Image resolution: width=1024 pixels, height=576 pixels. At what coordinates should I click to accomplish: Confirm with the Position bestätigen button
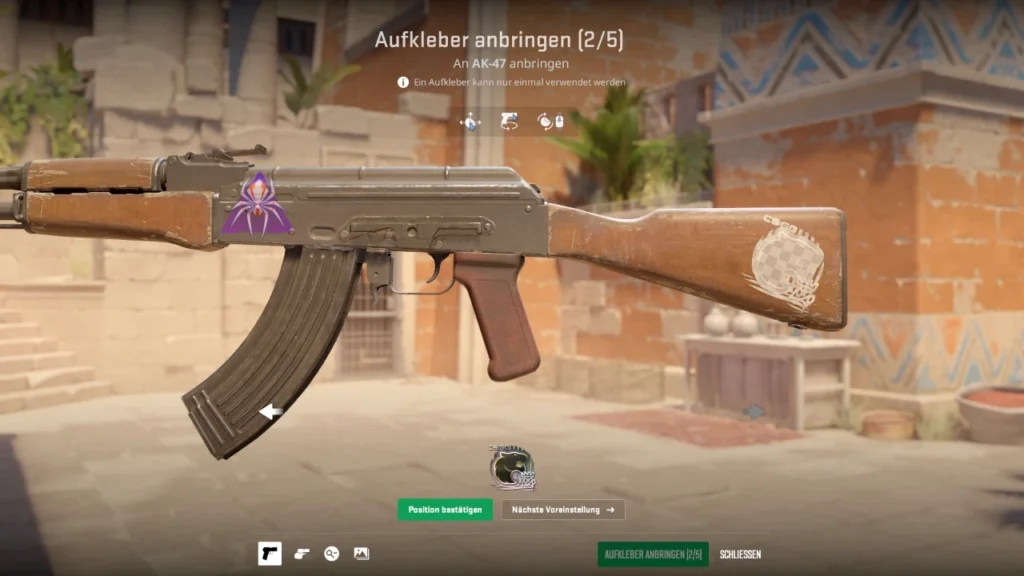(444, 510)
